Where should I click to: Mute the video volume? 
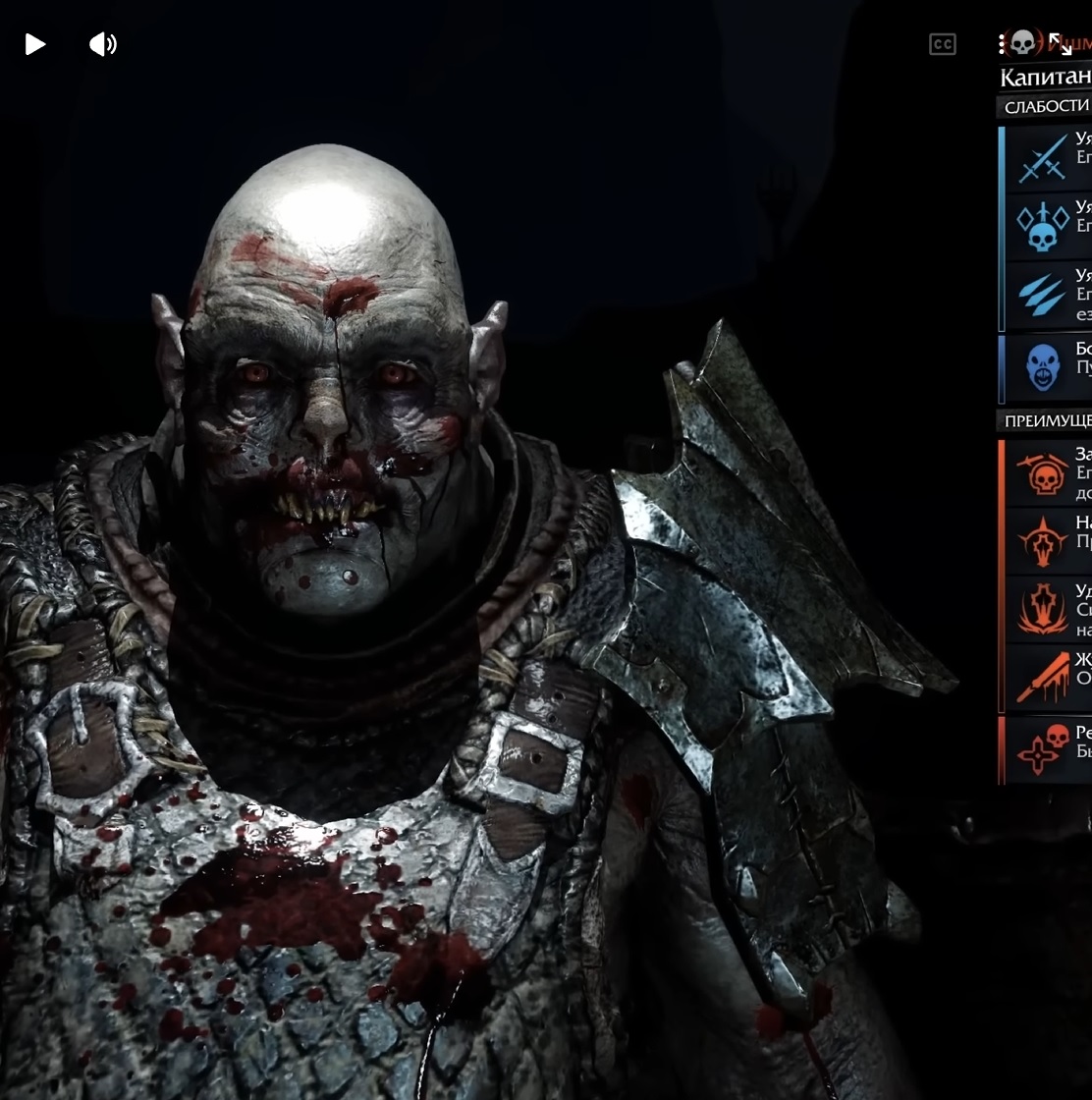[102, 44]
